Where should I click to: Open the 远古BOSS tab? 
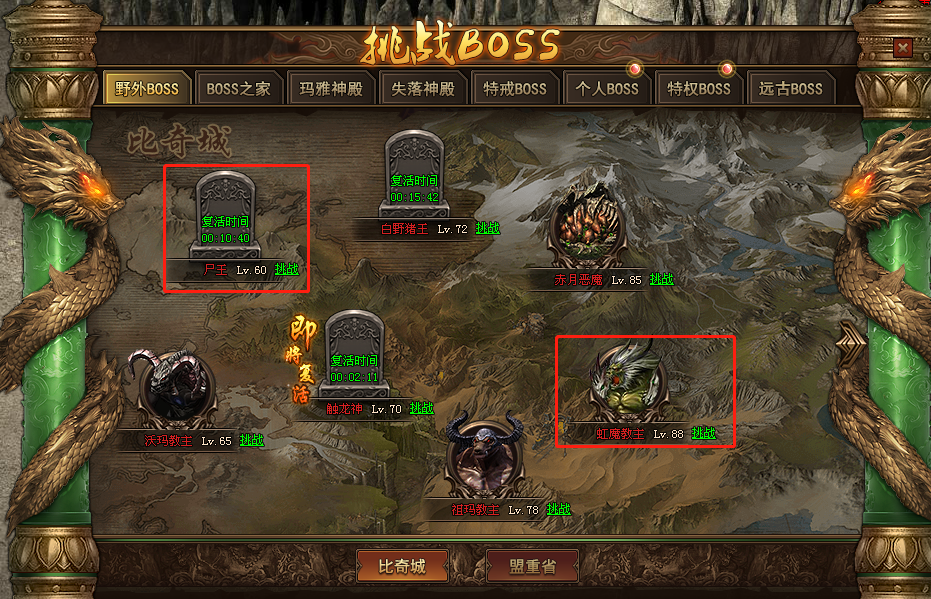point(790,88)
